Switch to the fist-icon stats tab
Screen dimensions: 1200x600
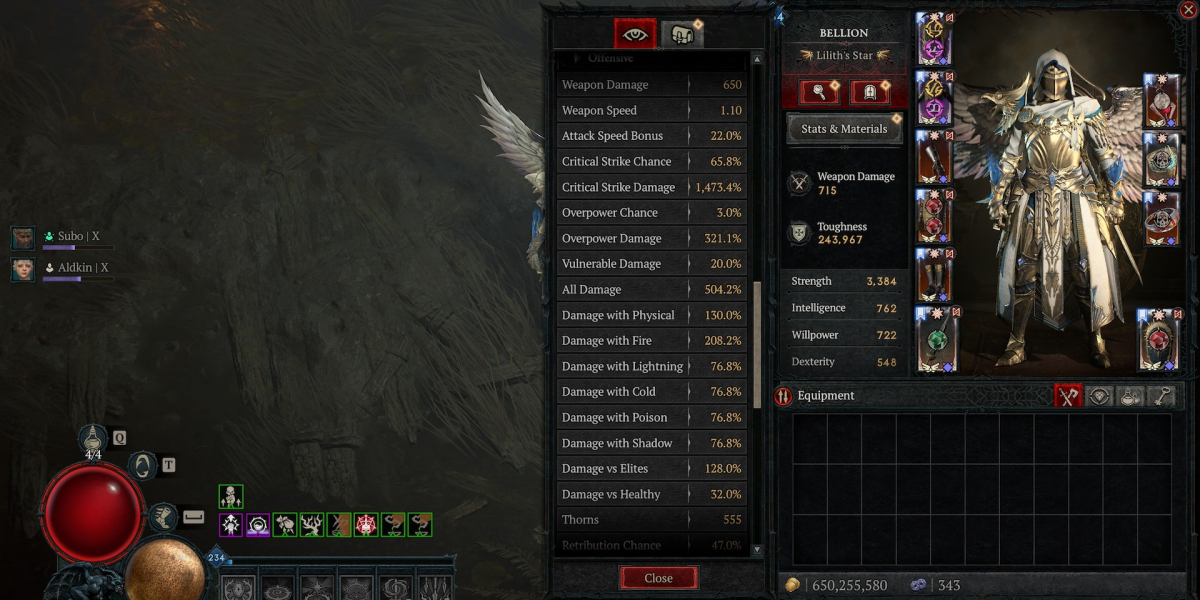click(x=682, y=34)
